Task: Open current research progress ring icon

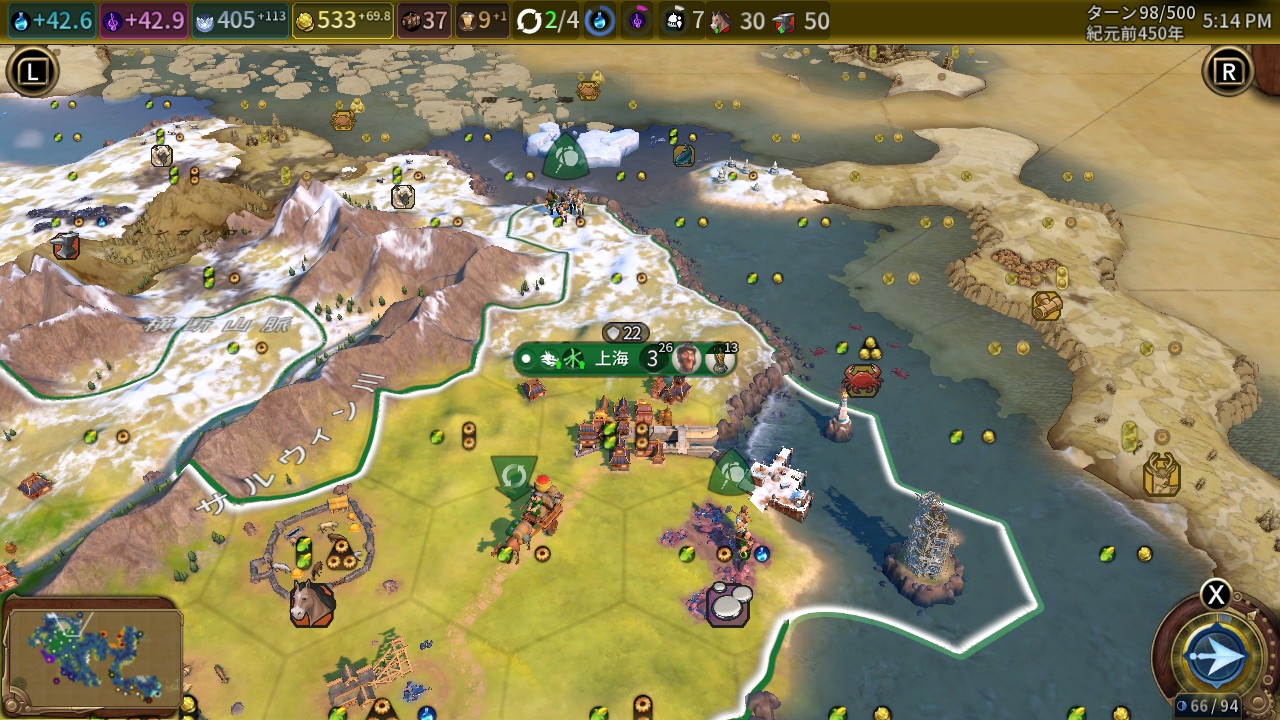Action: pyautogui.click(x=600, y=21)
